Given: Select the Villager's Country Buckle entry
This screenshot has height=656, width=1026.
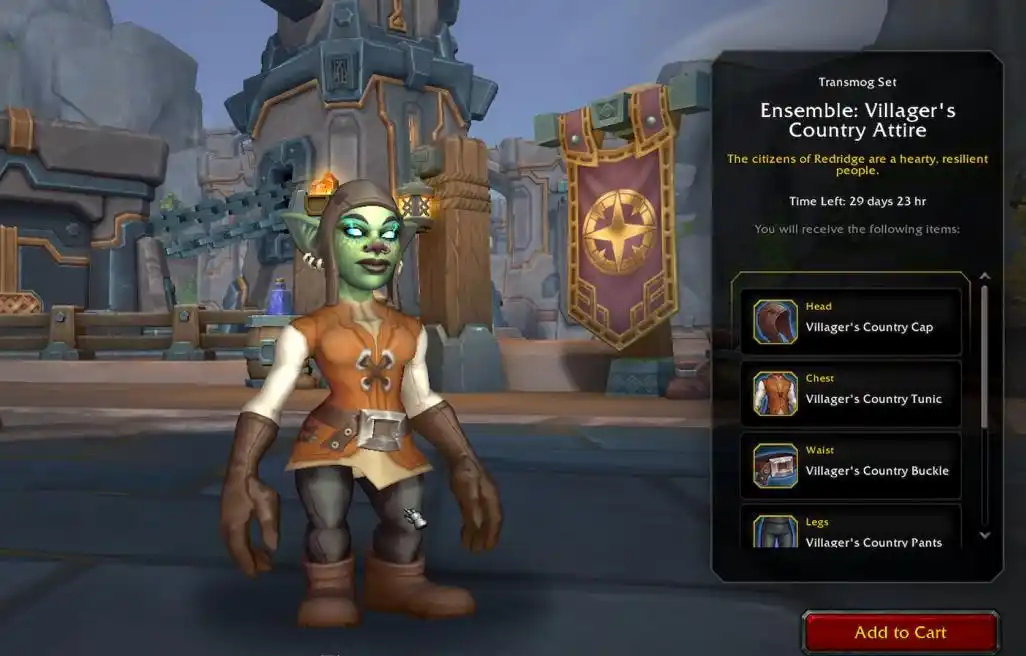Looking at the screenshot, I should [x=851, y=465].
